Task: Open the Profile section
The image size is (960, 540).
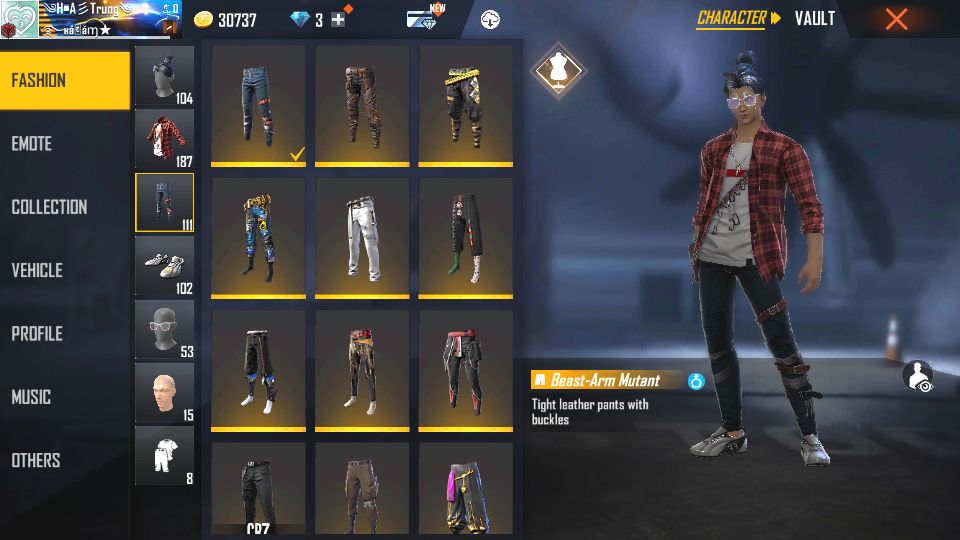Action: coord(65,334)
